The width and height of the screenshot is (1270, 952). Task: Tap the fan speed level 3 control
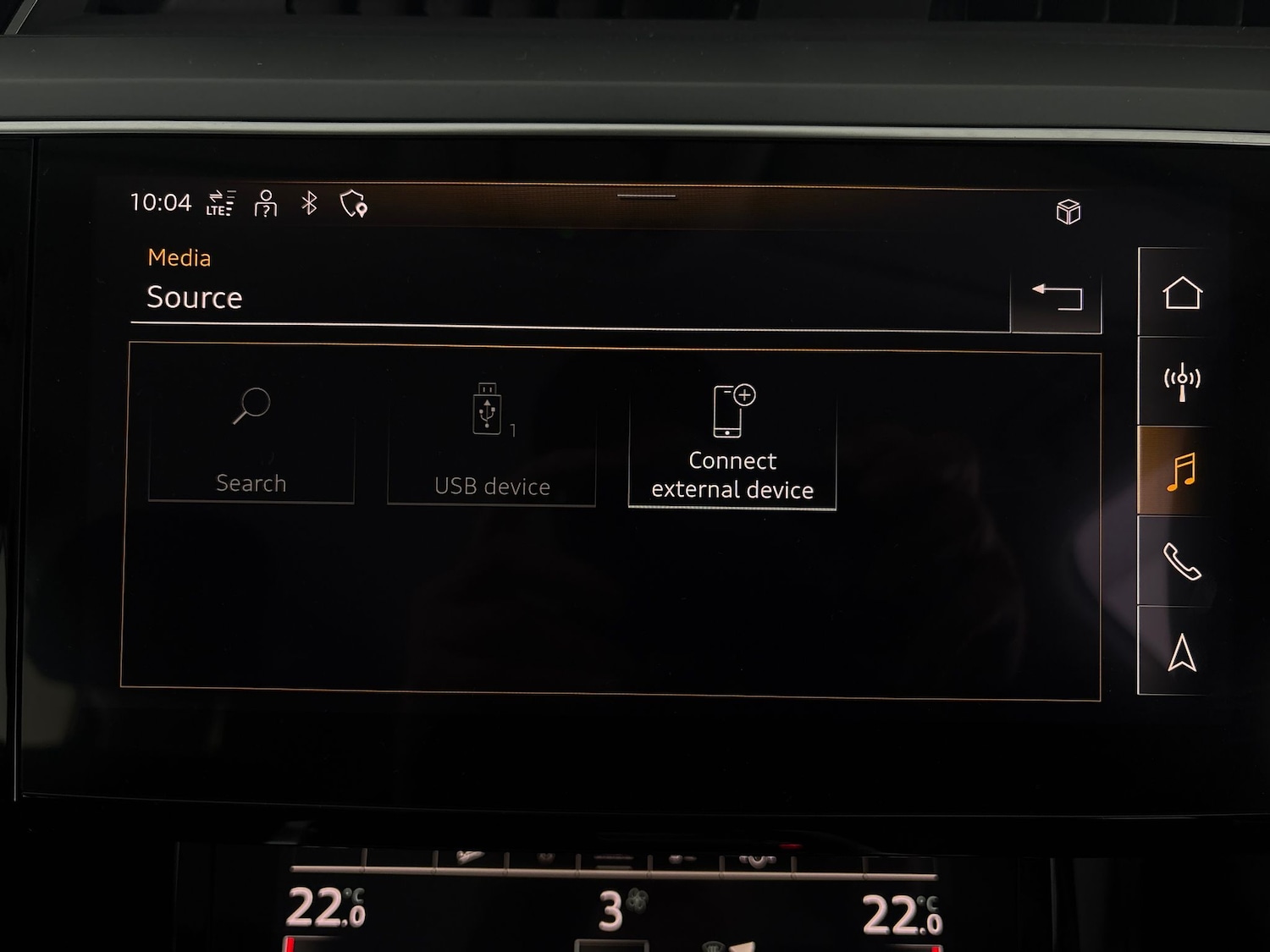pos(611,910)
